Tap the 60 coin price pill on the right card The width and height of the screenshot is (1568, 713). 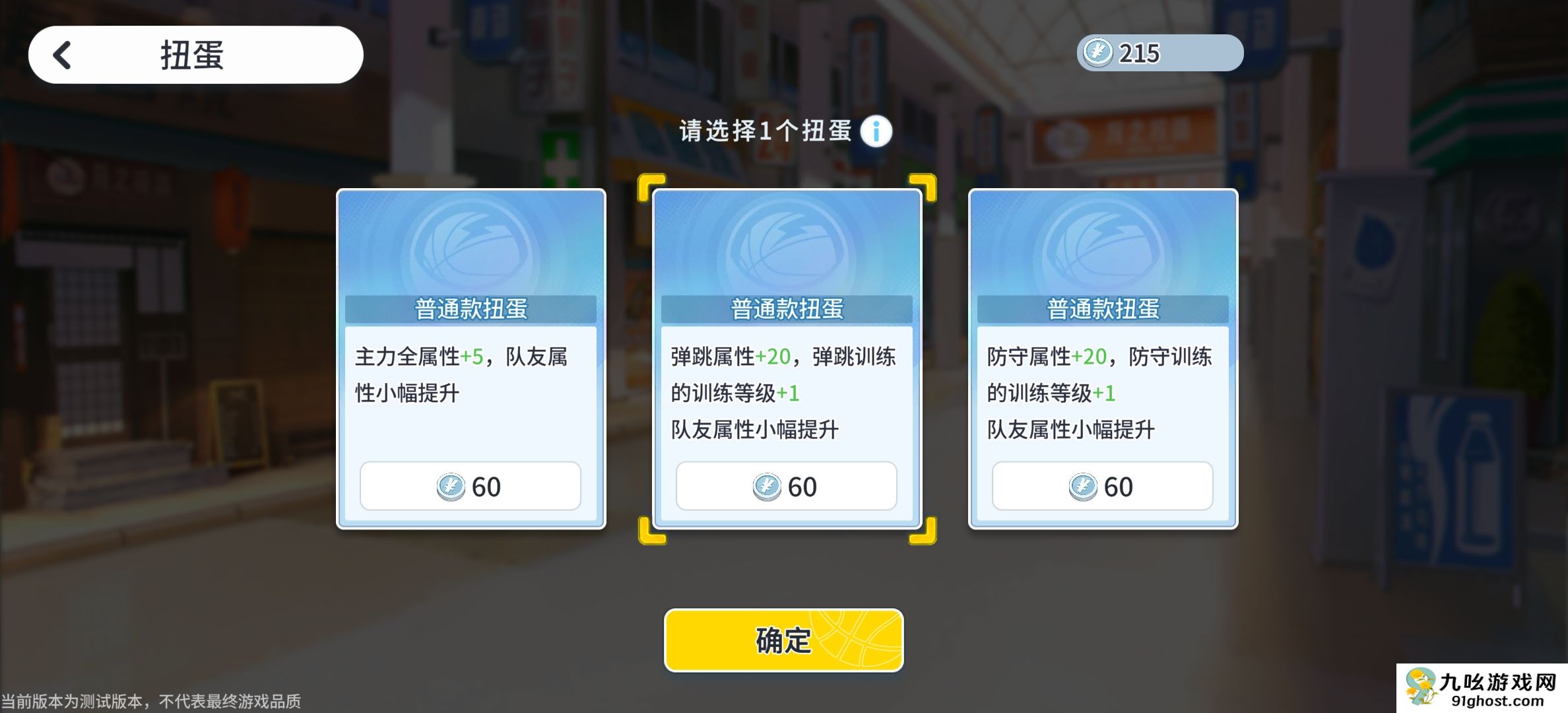click(1103, 485)
